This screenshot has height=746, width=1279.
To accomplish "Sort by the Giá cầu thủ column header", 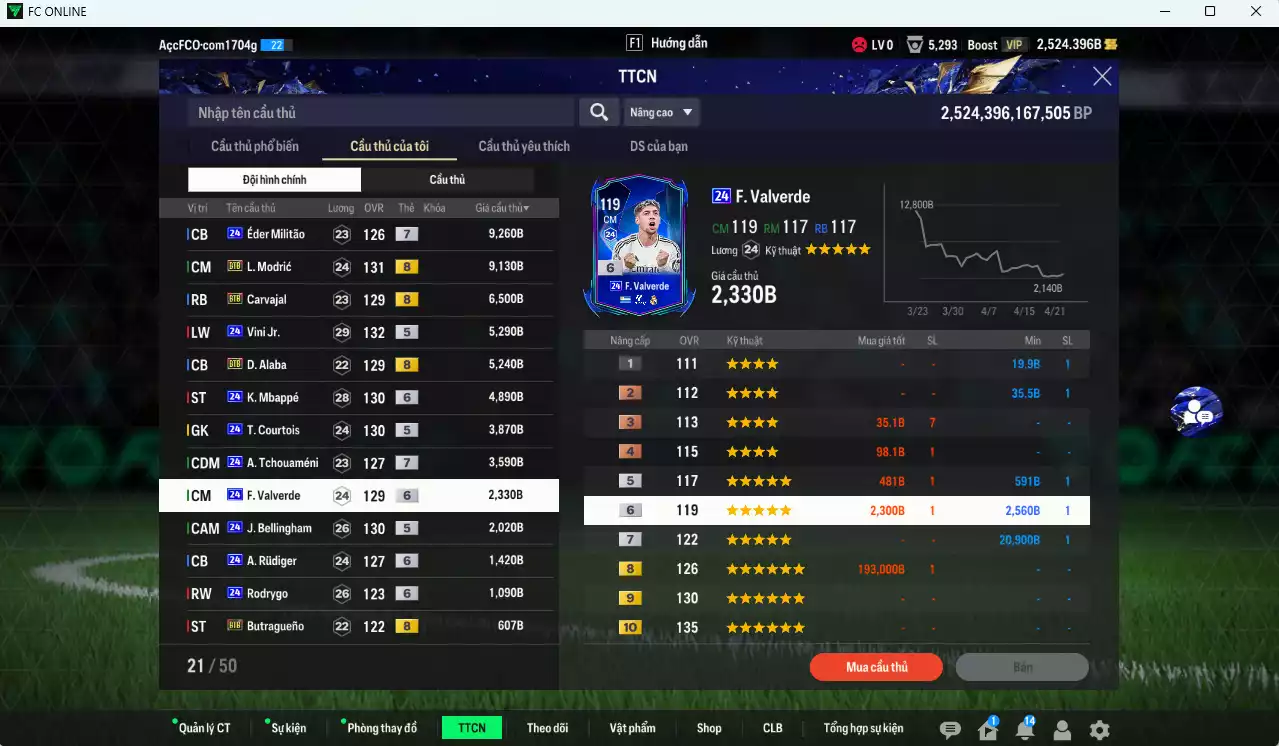I will coord(502,208).
